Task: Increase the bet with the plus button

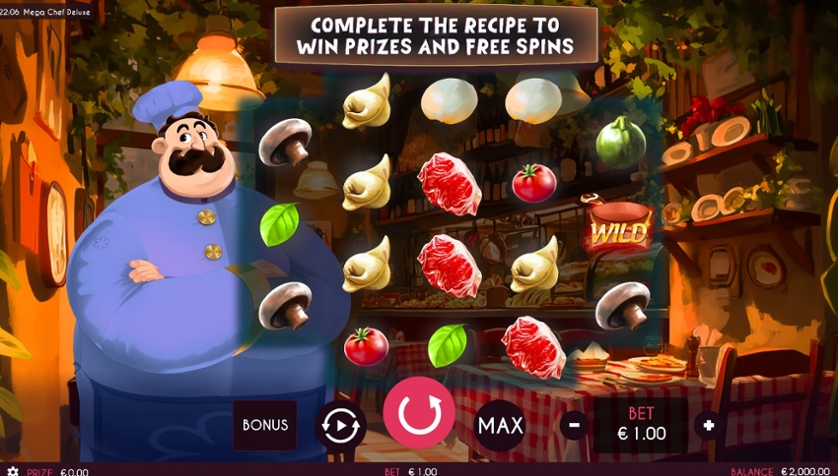Action: 709,424
